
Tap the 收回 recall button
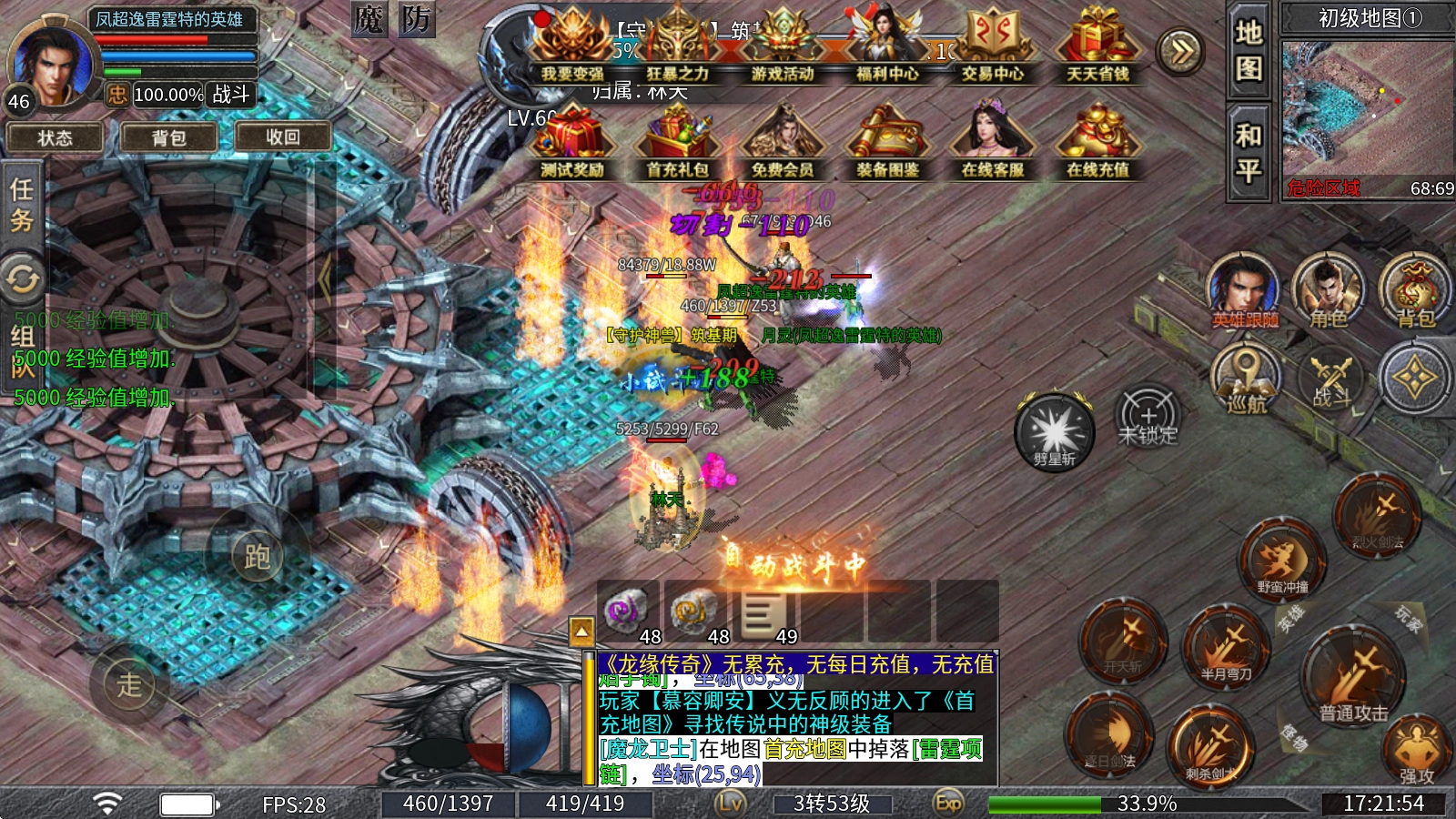(282, 137)
